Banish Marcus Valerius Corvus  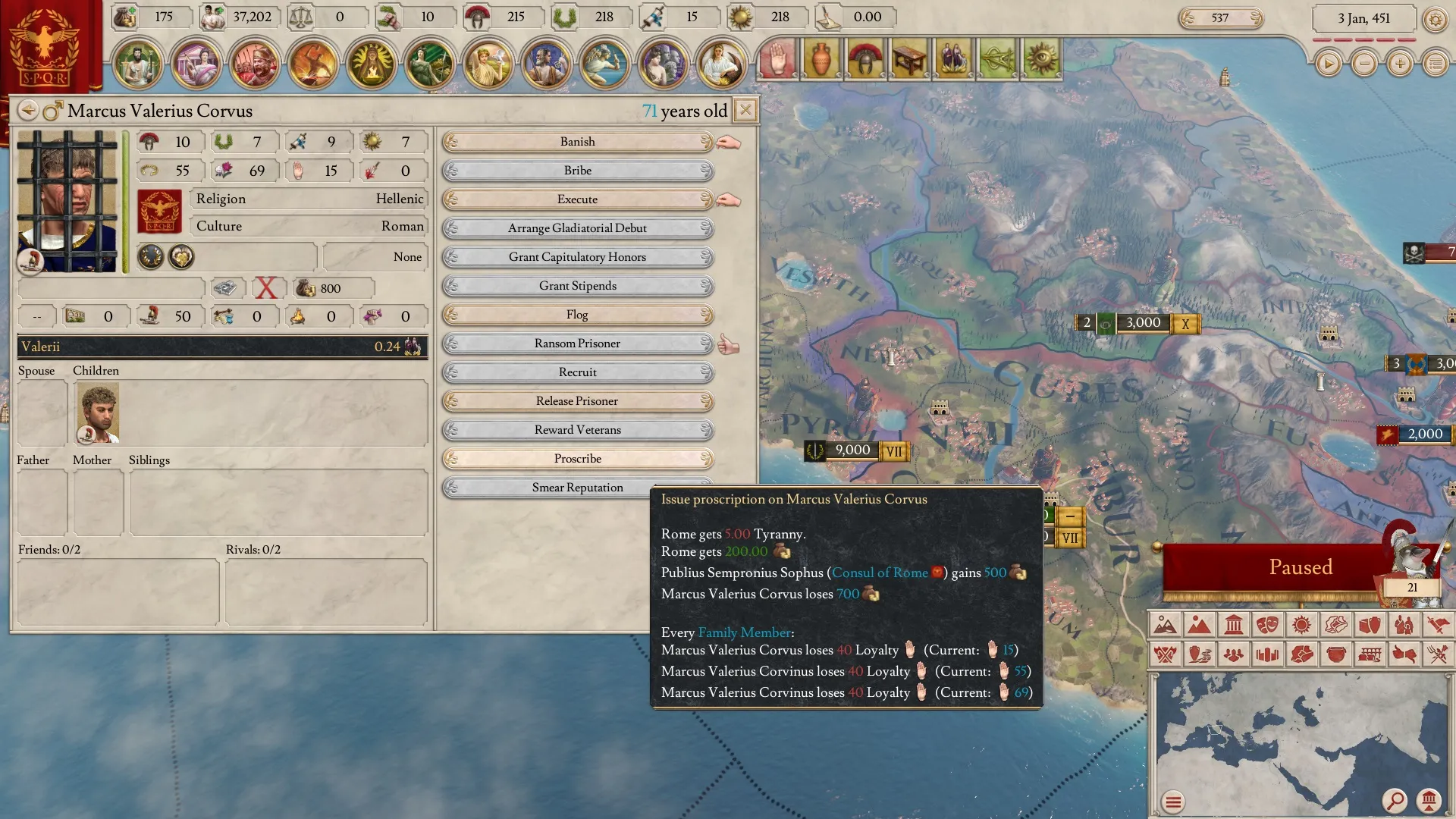point(577,142)
